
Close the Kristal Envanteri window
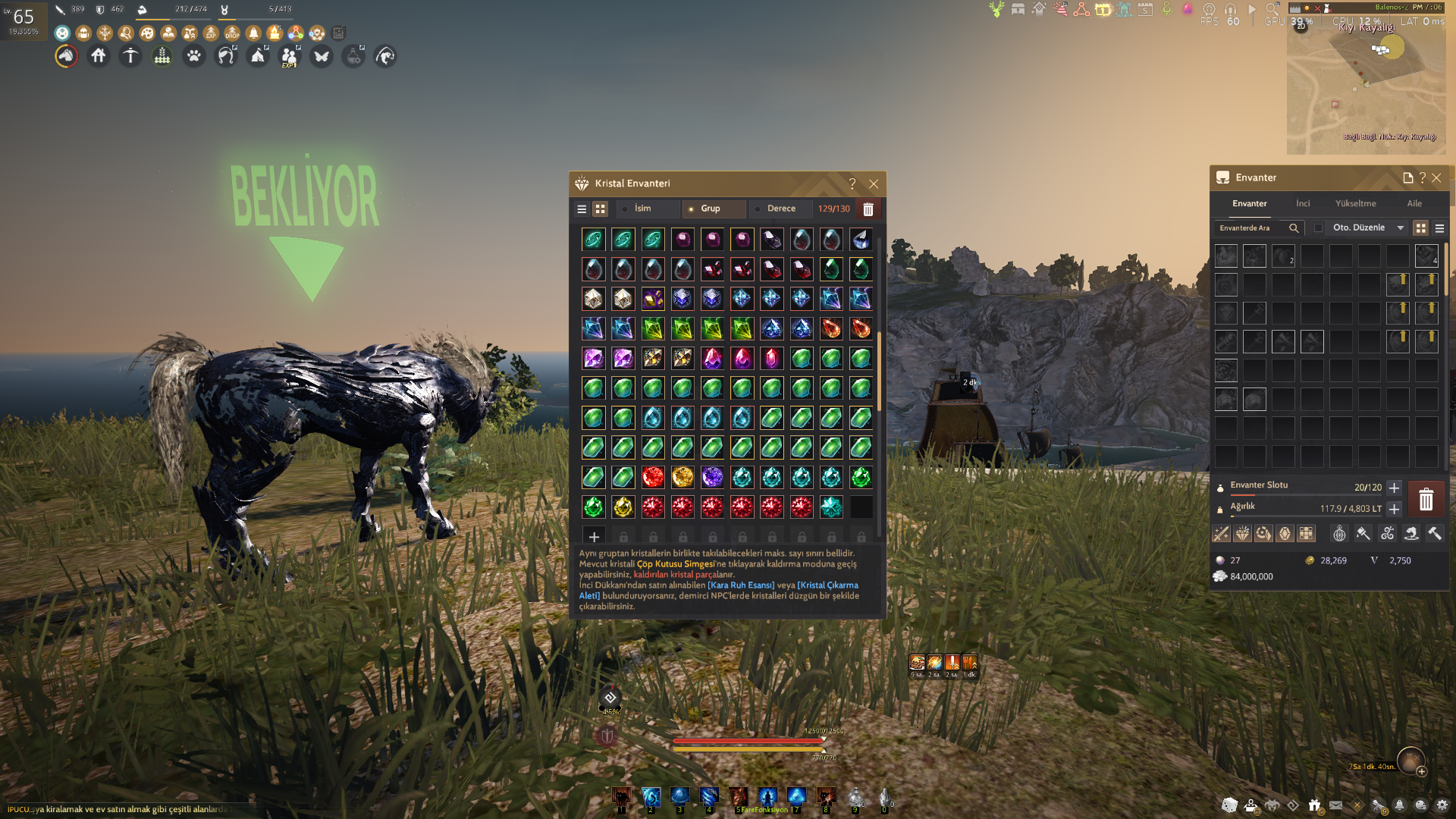coord(874,184)
